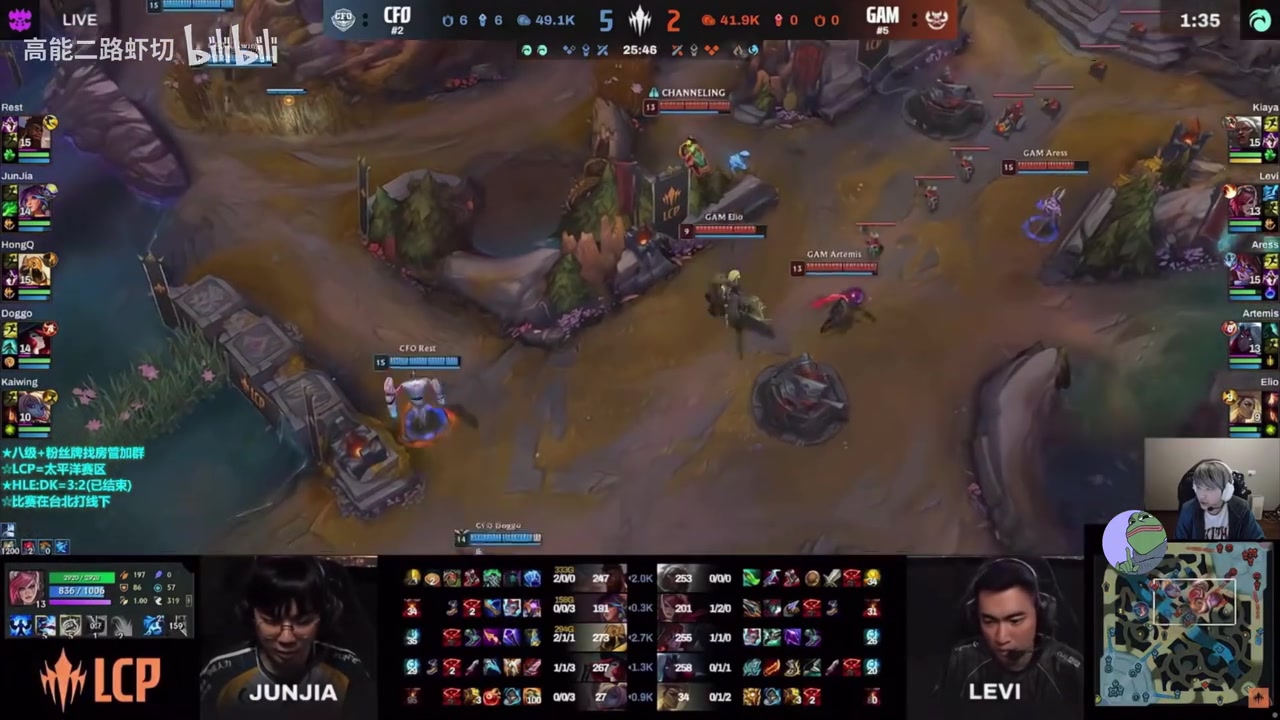This screenshot has height=720, width=1280.
Task: Select Kiaya's champion portrait in right sidebar
Action: click(x=1244, y=133)
